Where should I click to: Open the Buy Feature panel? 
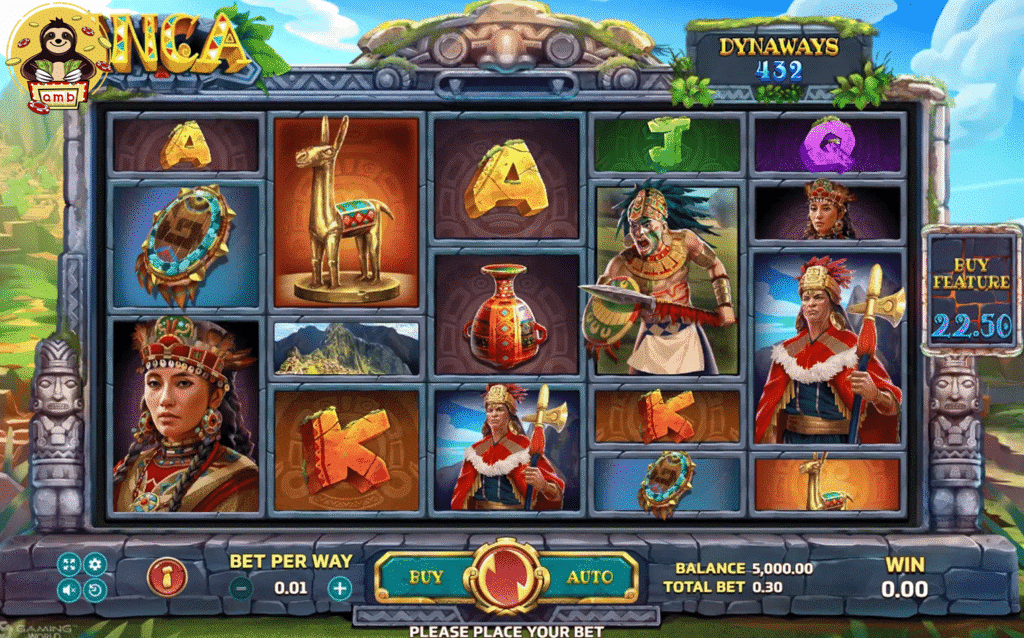[971, 290]
